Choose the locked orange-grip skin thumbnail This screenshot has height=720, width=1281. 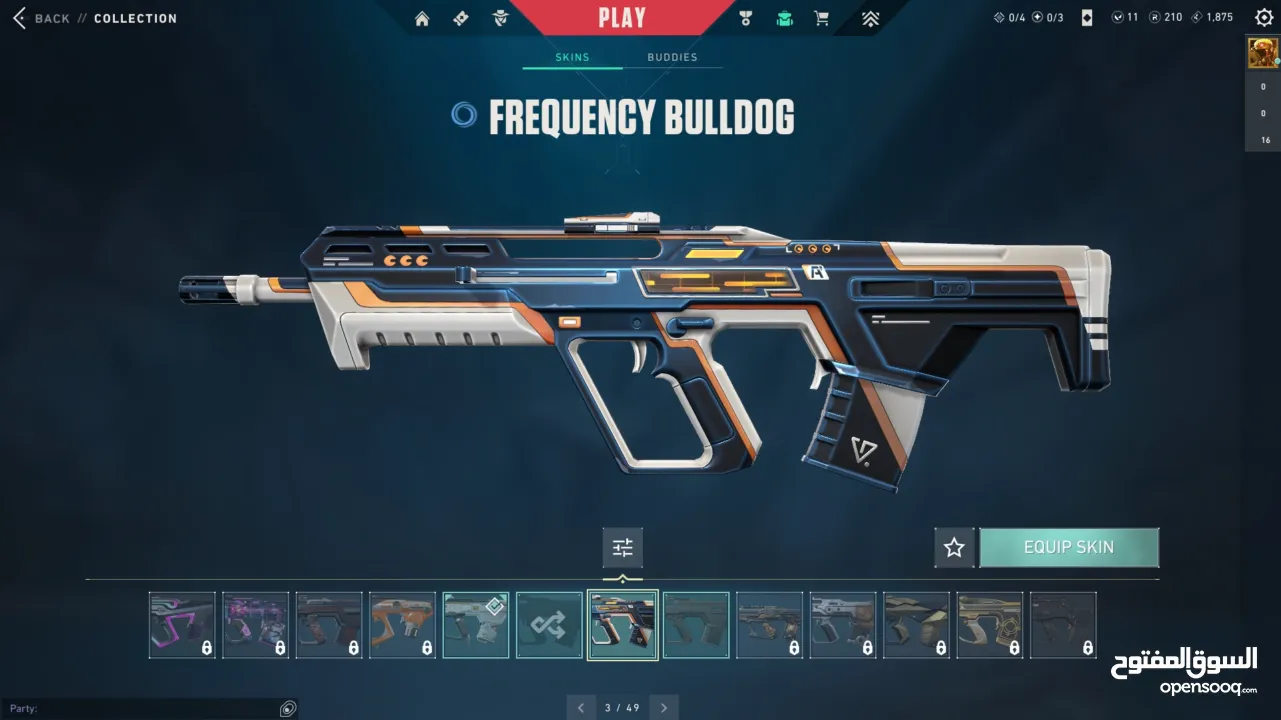[402, 625]
